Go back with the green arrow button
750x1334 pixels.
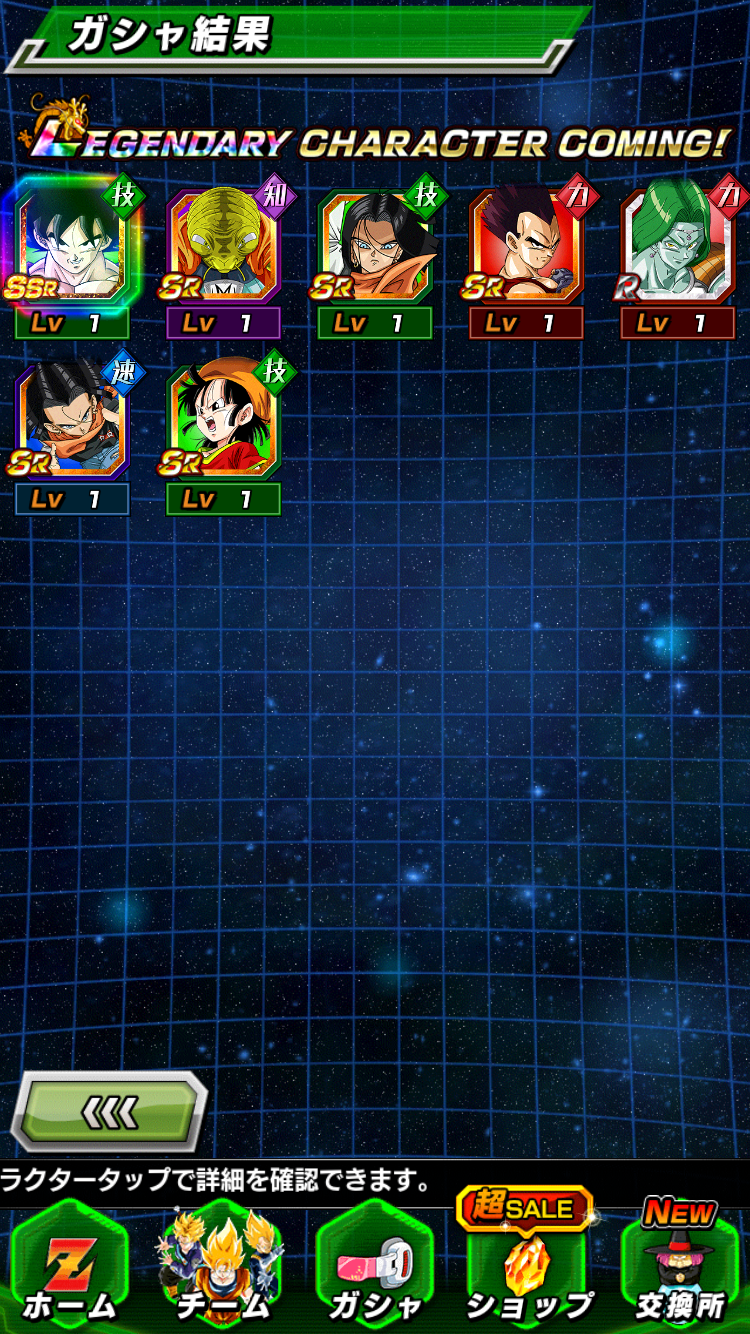point(108,1111)
